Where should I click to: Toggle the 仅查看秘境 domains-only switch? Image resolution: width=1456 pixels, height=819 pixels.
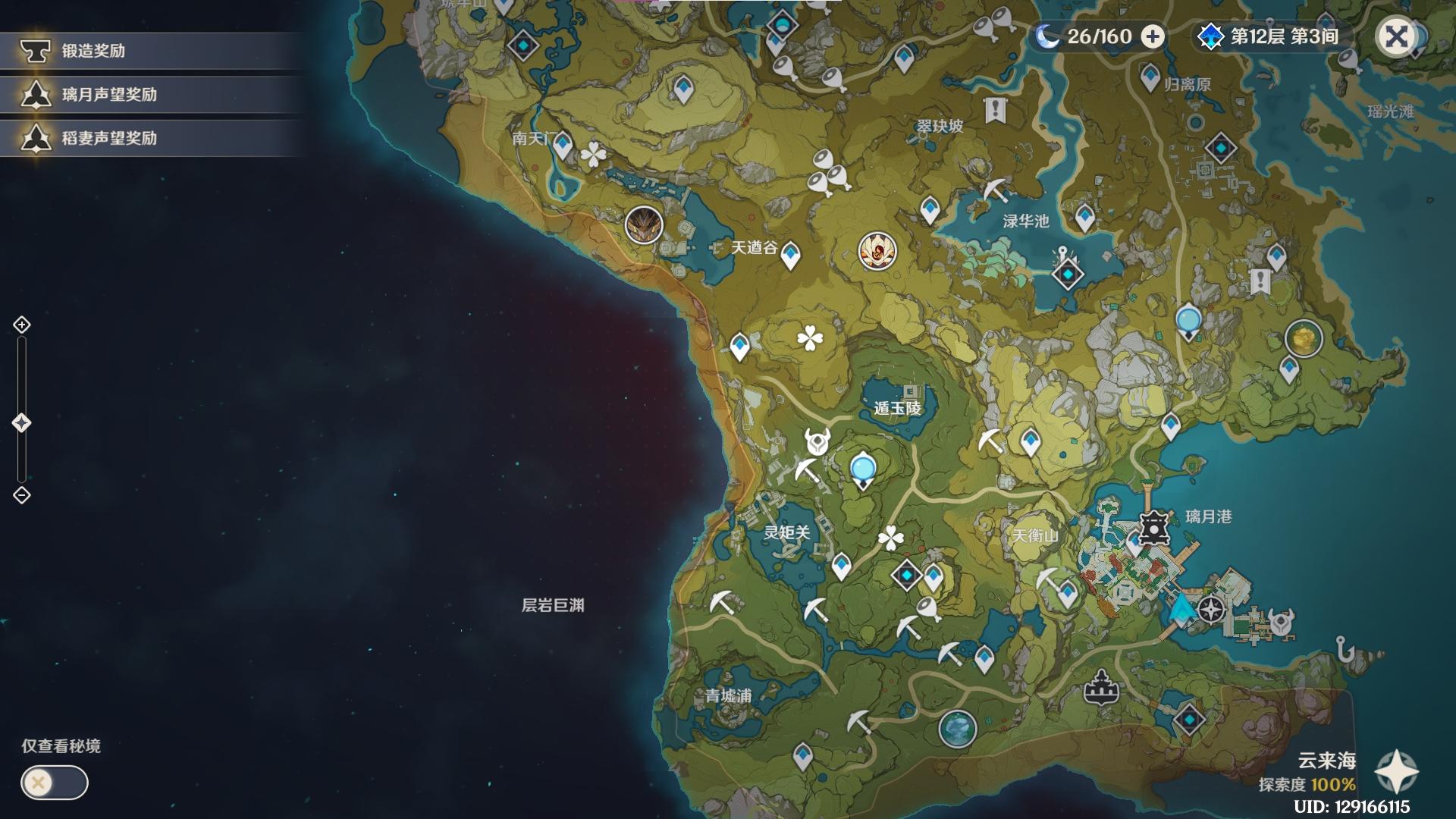click(x=55, y=783)
